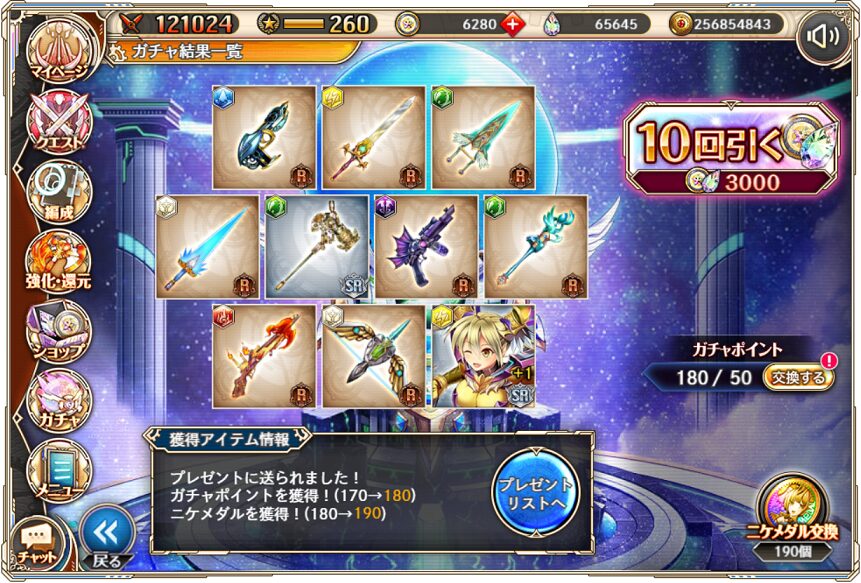Inspect the purple bat-winged gun
This screenshot has width=861, height=583.
coord(425,246)
